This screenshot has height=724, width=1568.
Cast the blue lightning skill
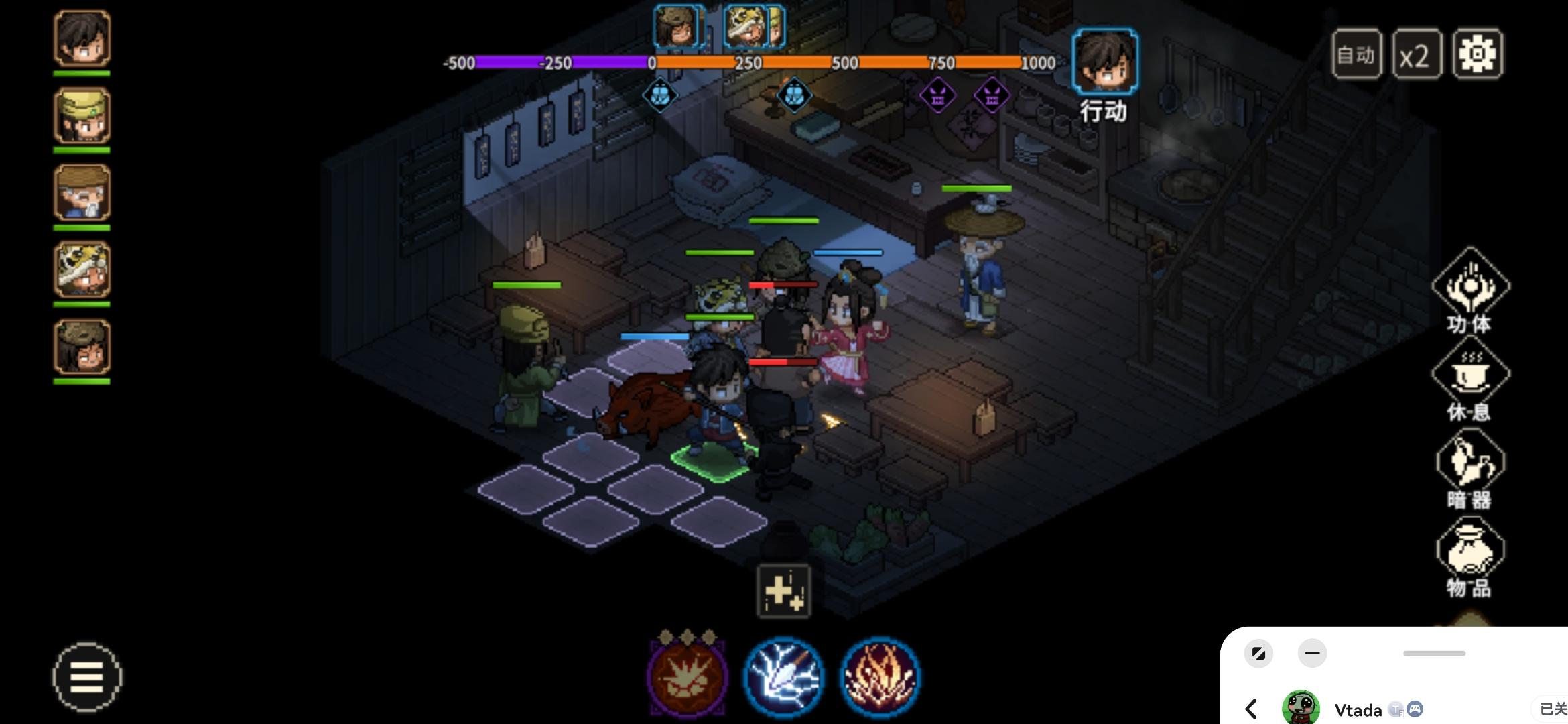coord(784,675)
